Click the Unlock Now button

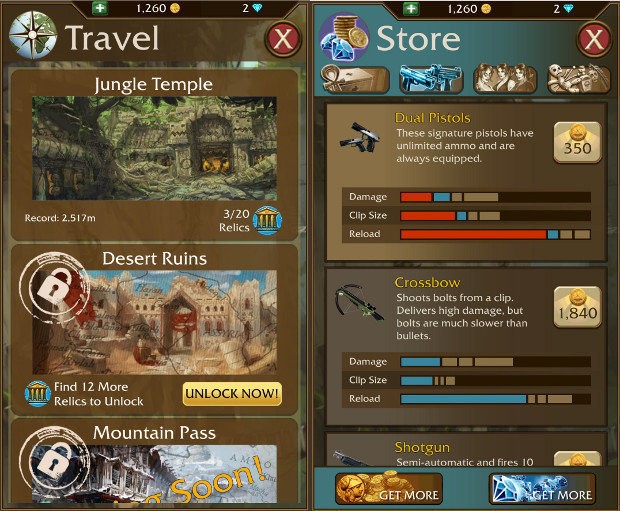click(232, 393)
